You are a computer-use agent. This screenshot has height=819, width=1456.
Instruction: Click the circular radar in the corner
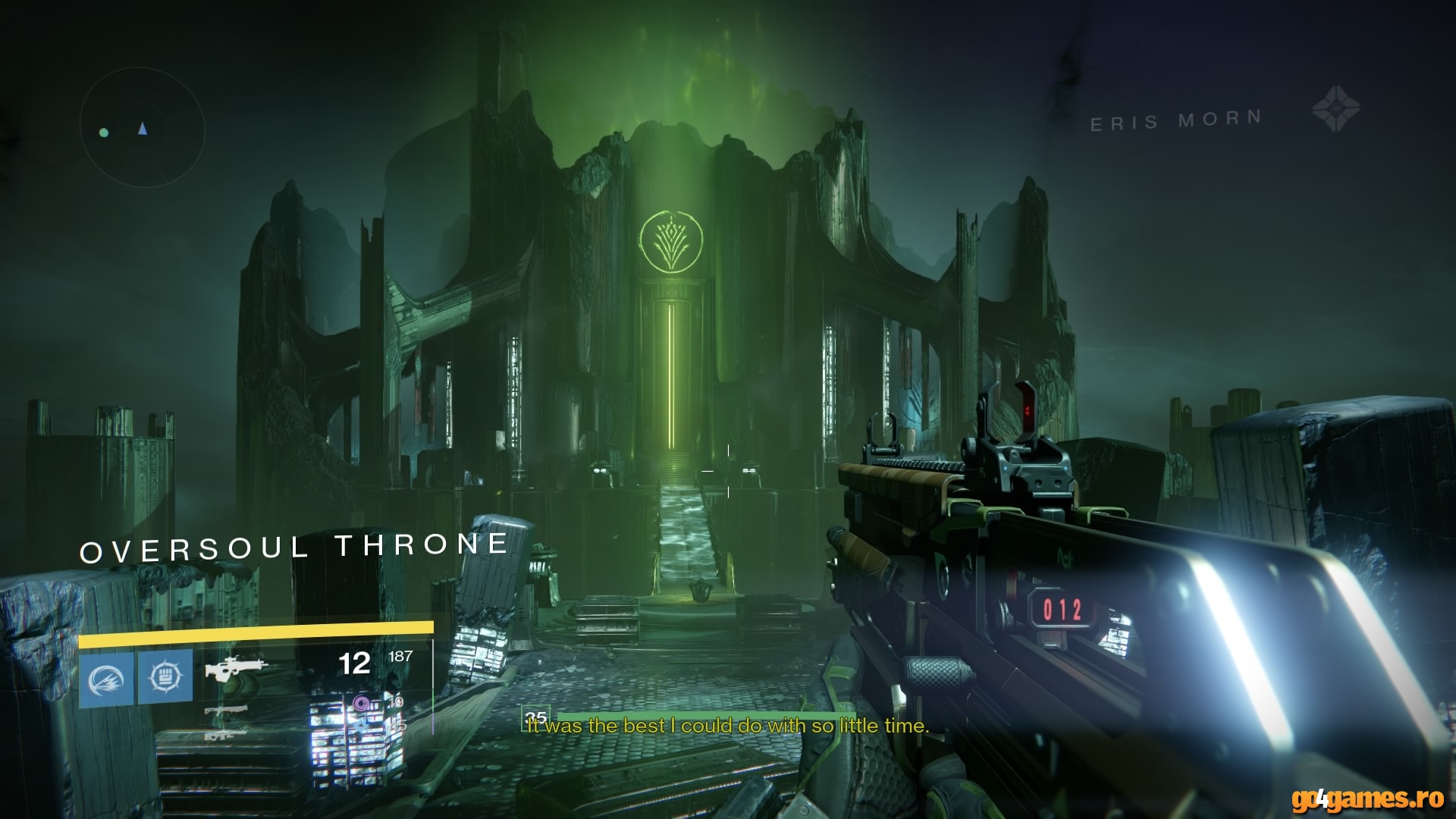(x=142, y=130)
